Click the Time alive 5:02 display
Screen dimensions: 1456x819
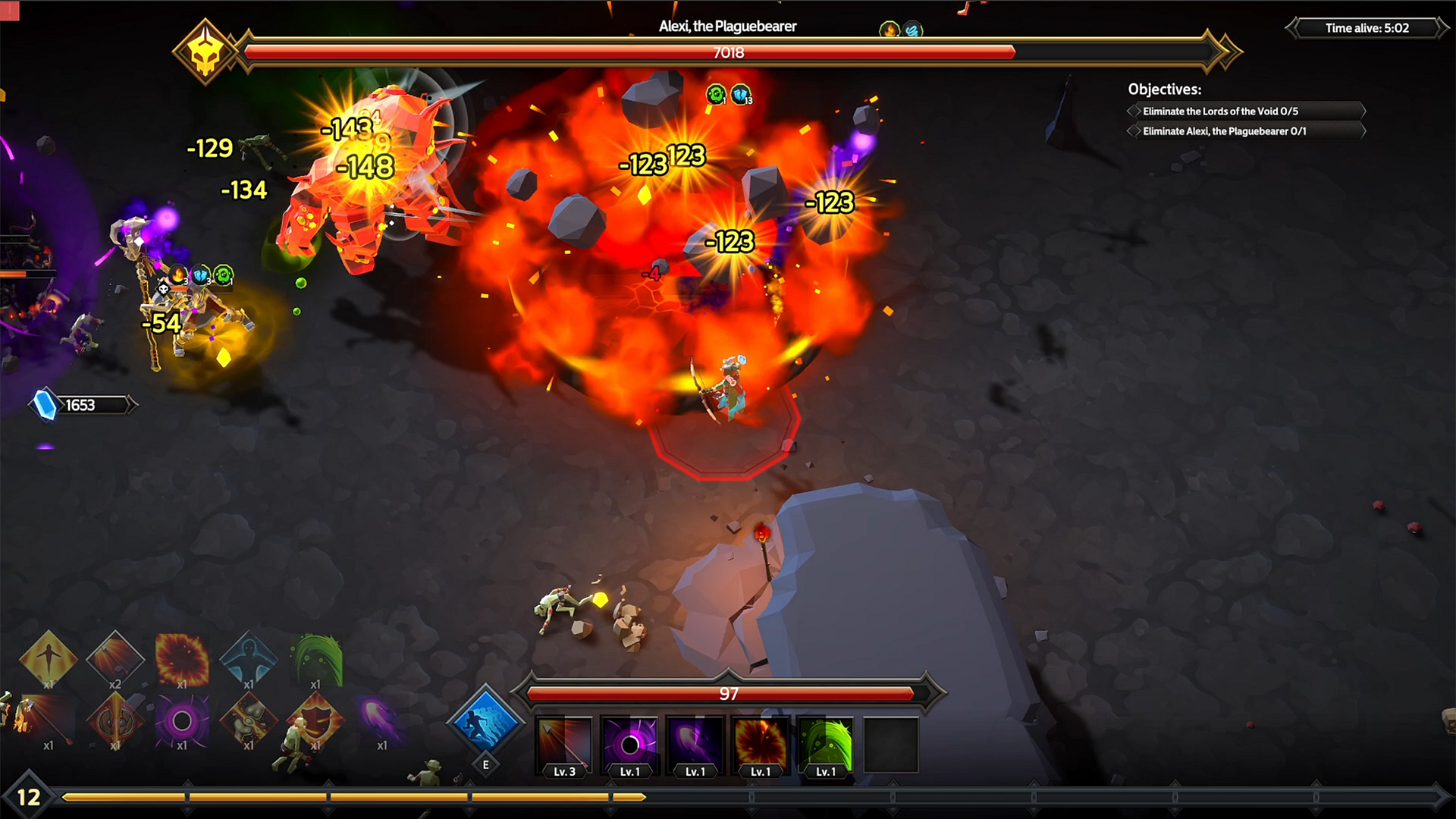tap(1367, 29)
